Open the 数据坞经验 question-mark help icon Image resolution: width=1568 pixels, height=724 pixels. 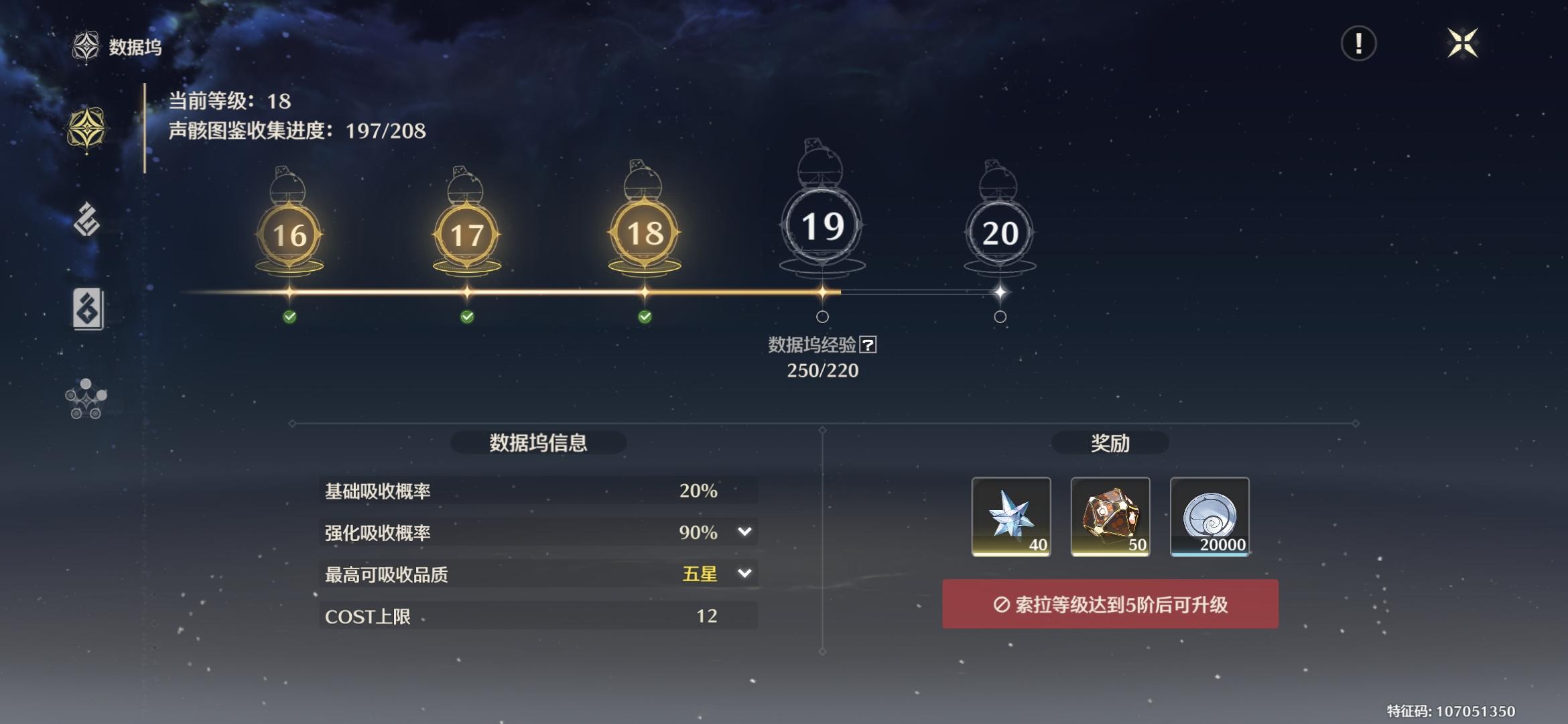tap(870, 347)
